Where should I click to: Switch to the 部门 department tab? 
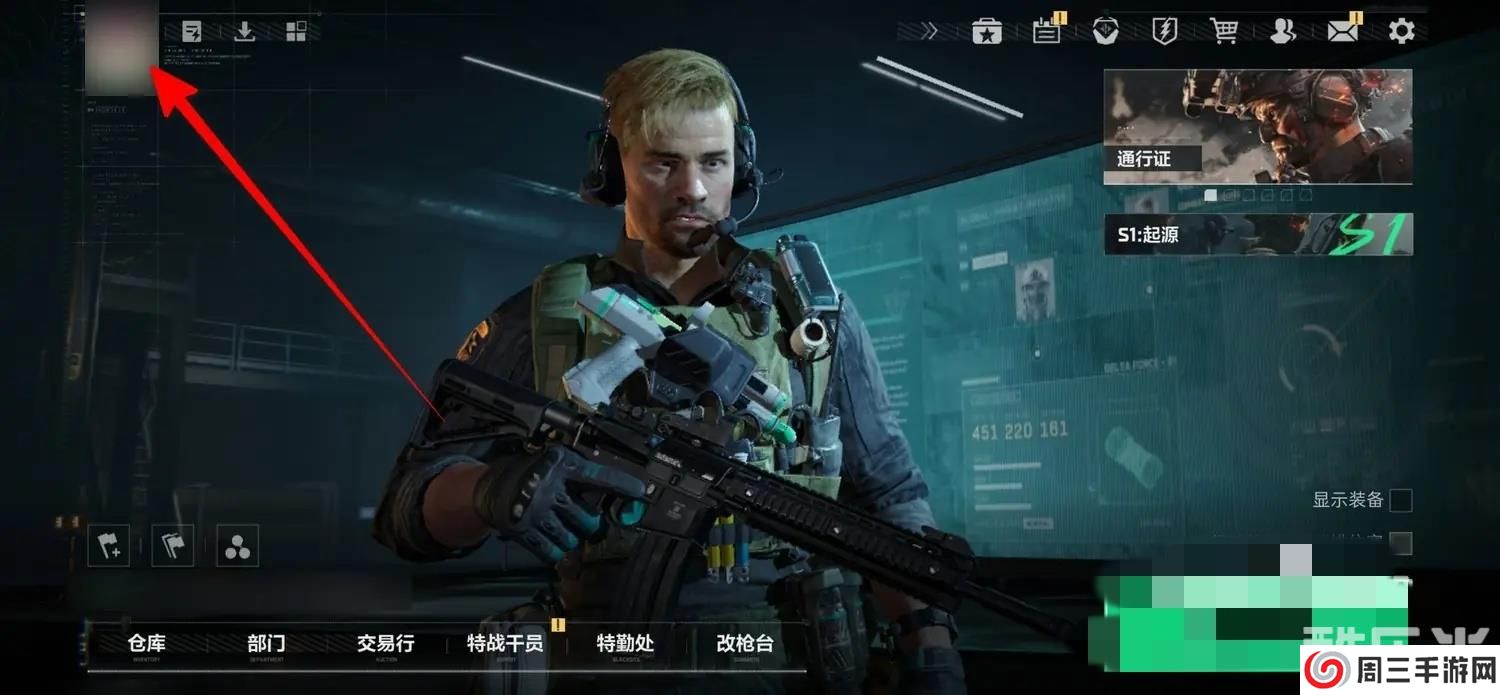[x=266, y=644]
